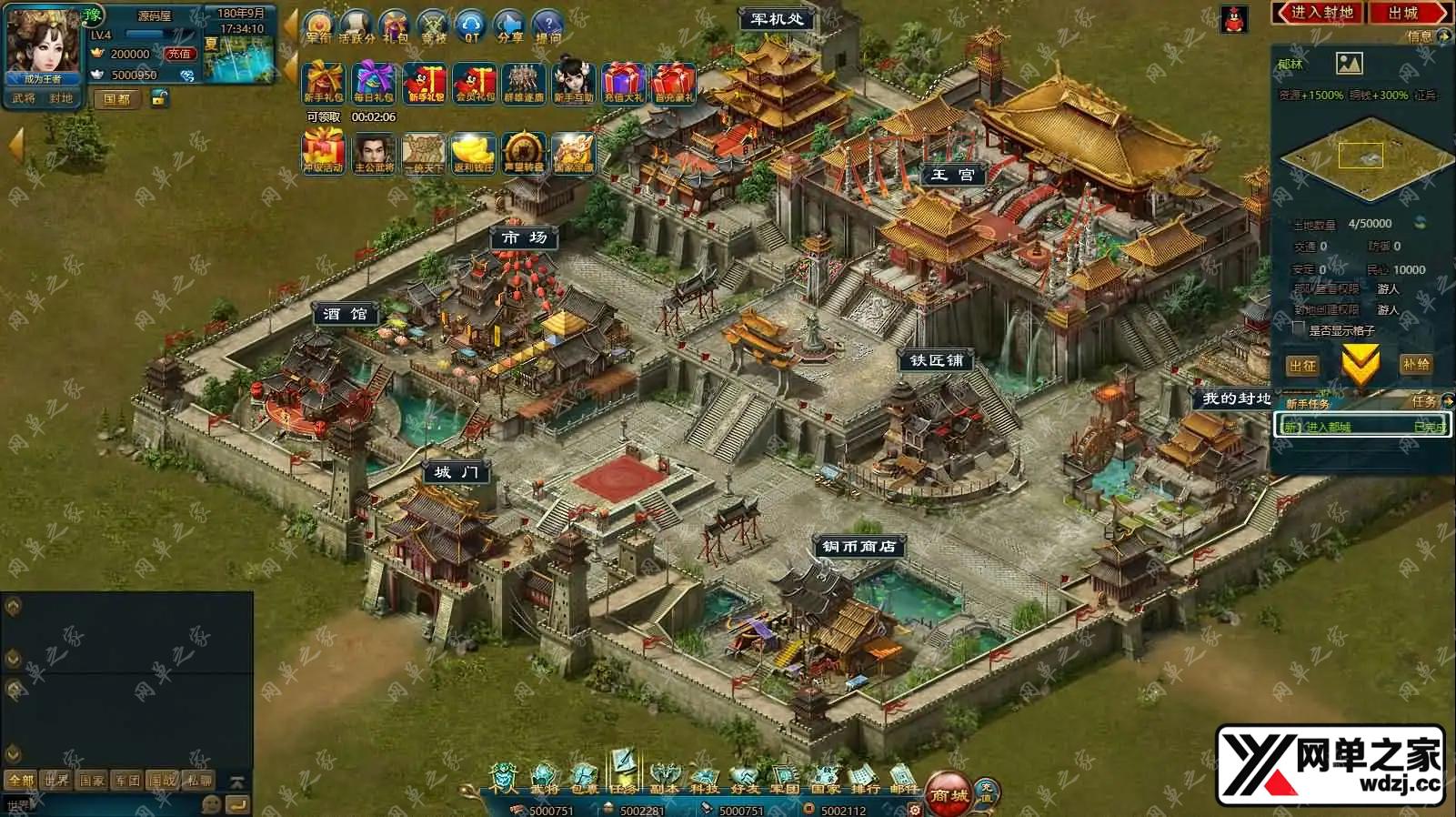Open the 军衔 military rank icon

coord(319,26)
